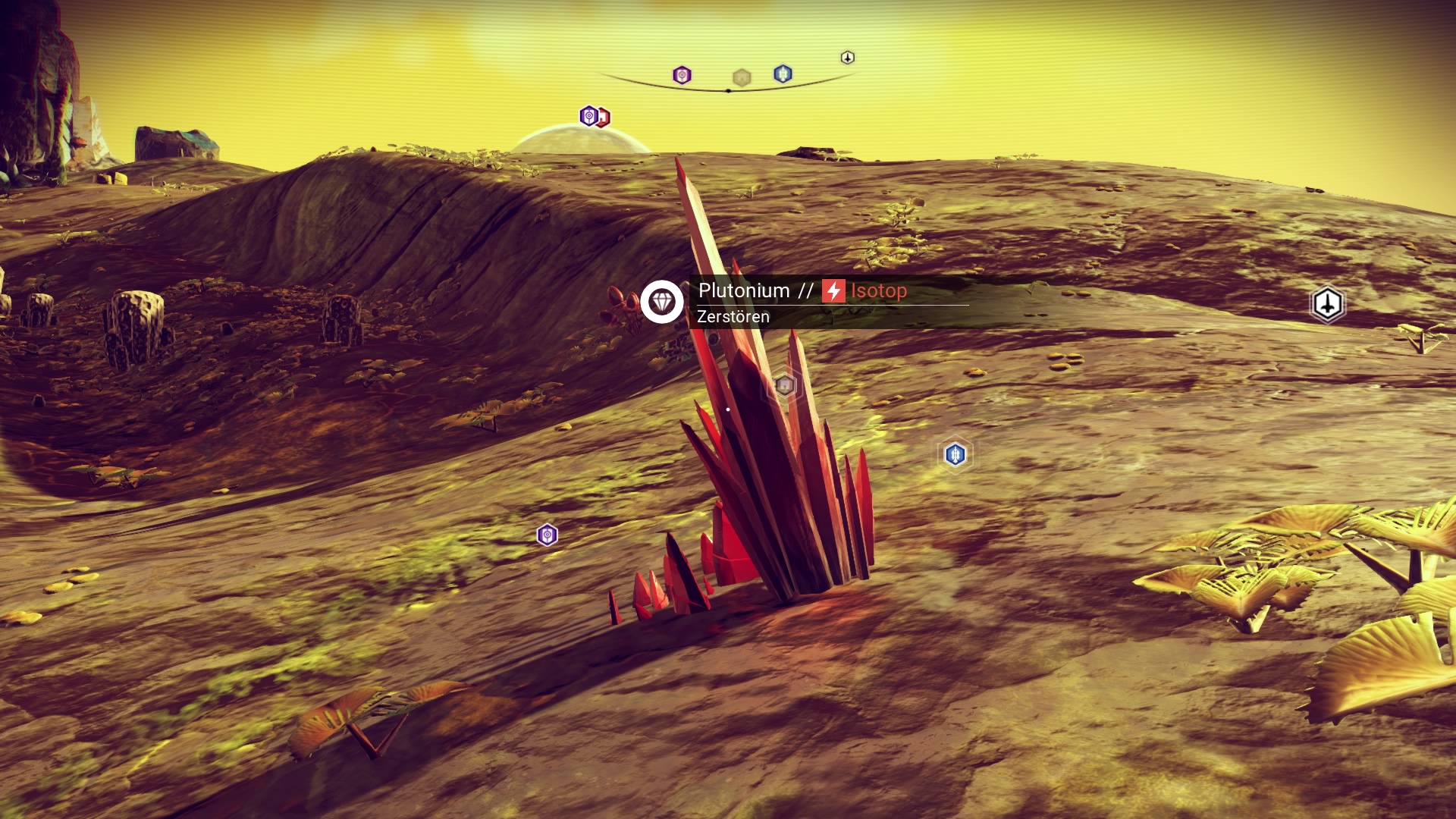Click the diamond icon beside the Plutonium label

coord(662,302)
